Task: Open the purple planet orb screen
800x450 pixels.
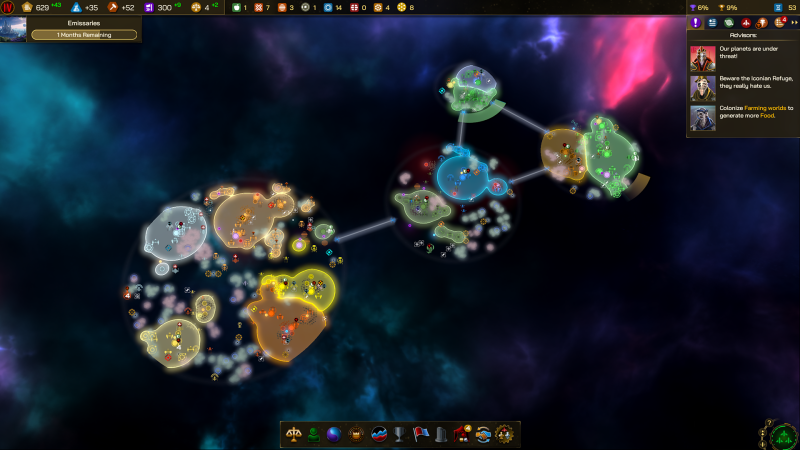Action: tap(334, 434)
